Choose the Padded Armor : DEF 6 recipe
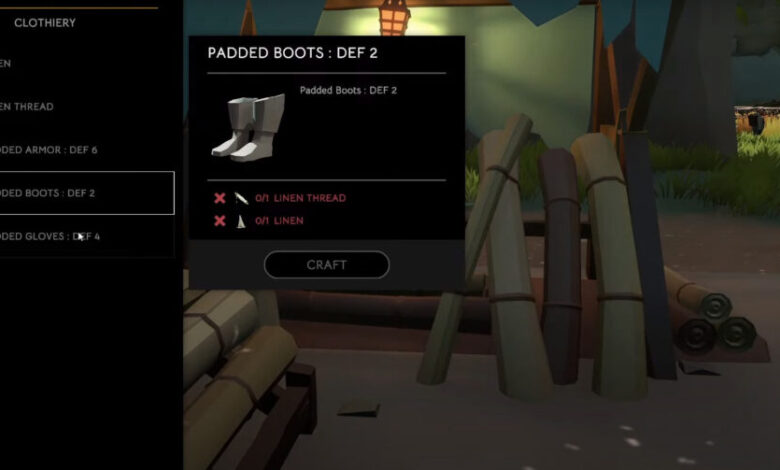 [50, 150]
